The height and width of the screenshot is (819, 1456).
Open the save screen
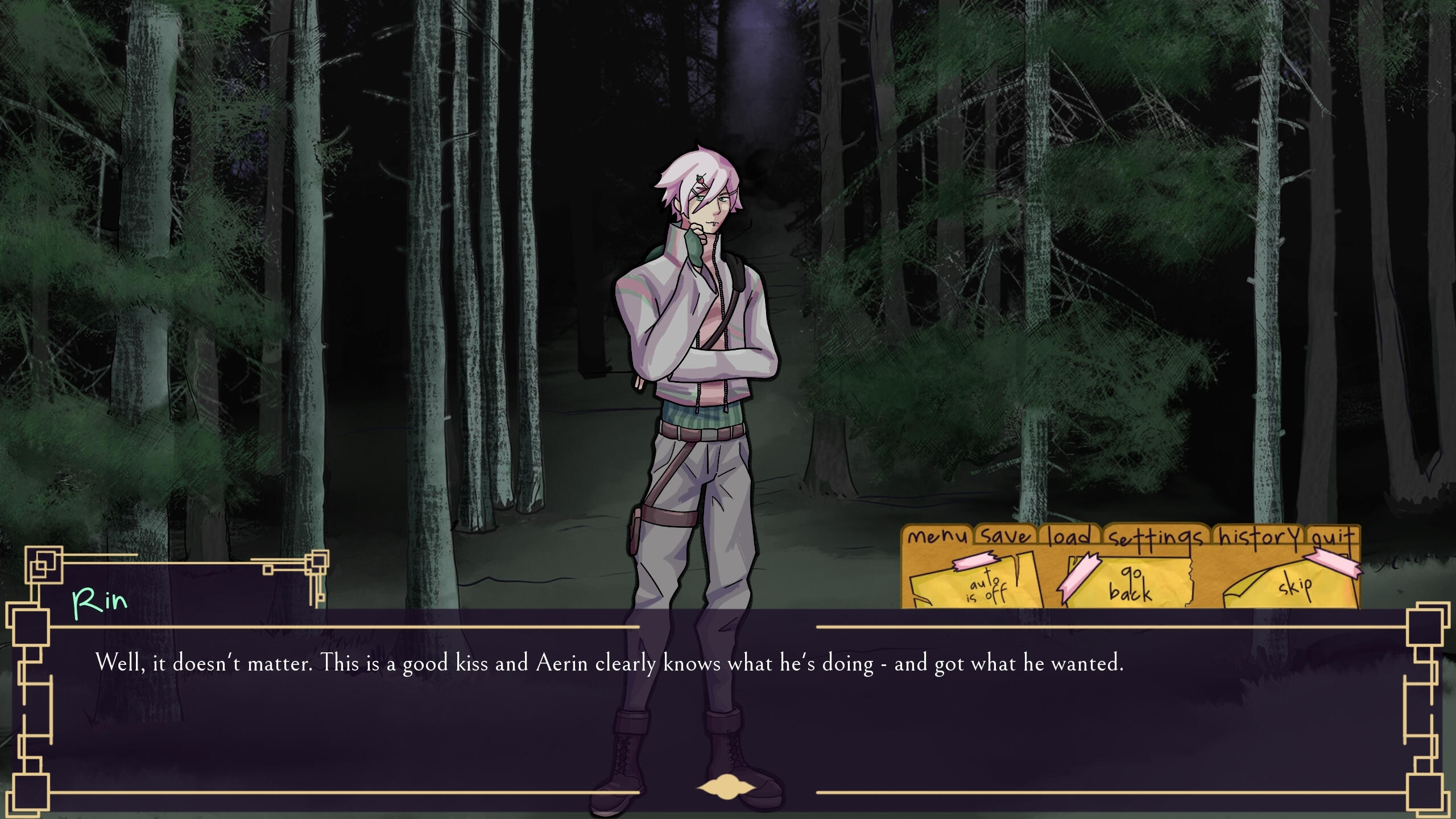[1006, 536]
